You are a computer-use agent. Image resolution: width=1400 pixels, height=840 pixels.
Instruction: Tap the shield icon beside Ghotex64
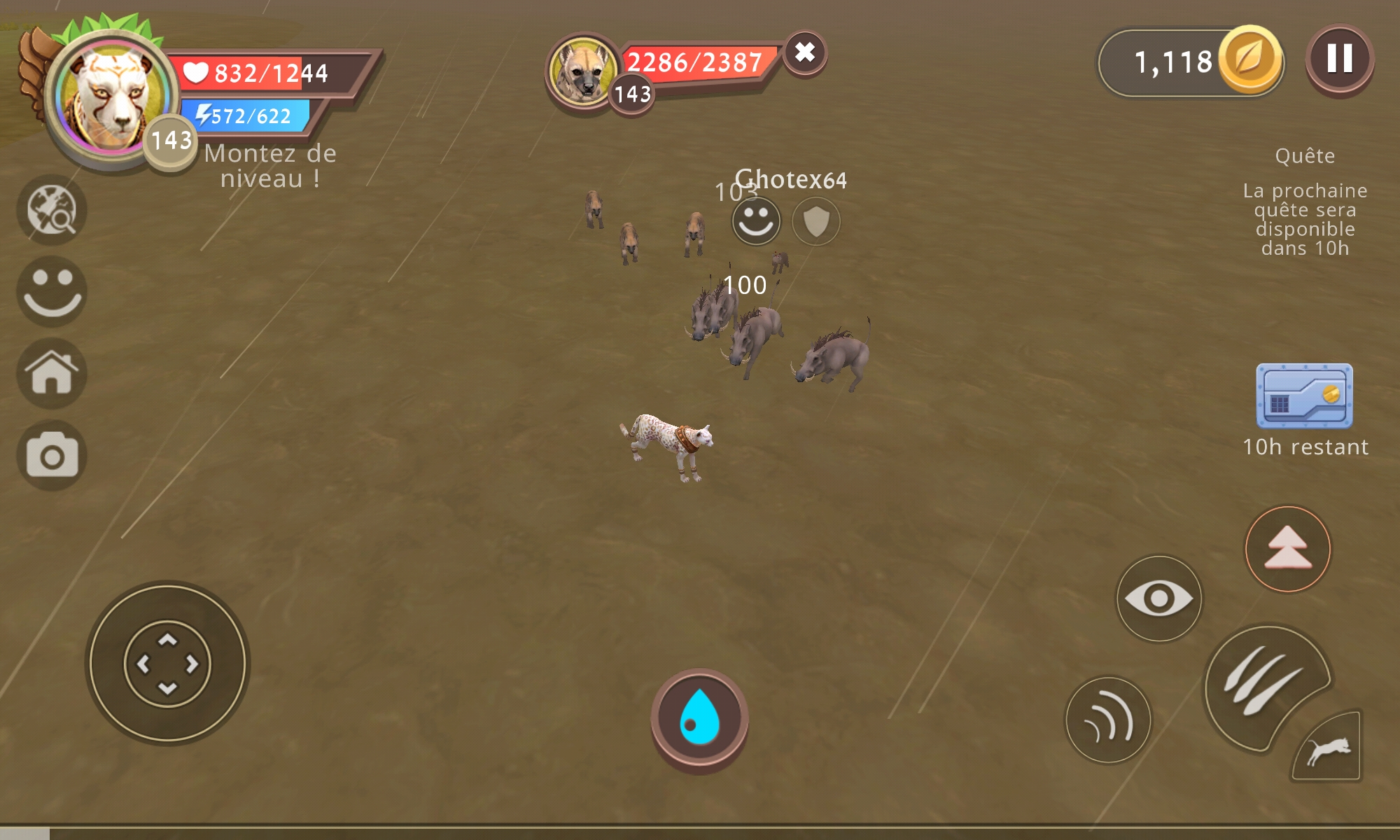816,222
